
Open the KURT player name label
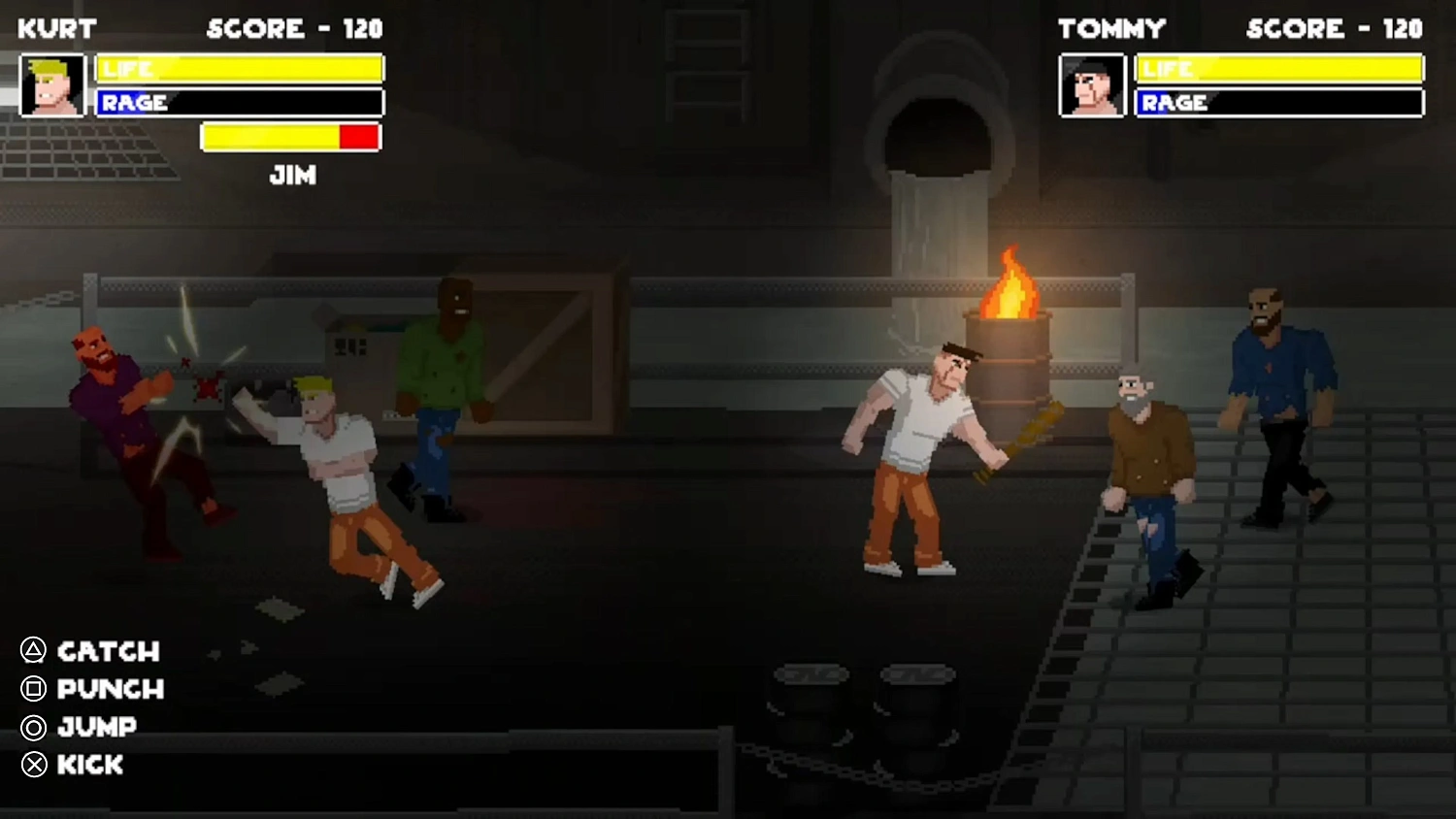pos(55,28)
